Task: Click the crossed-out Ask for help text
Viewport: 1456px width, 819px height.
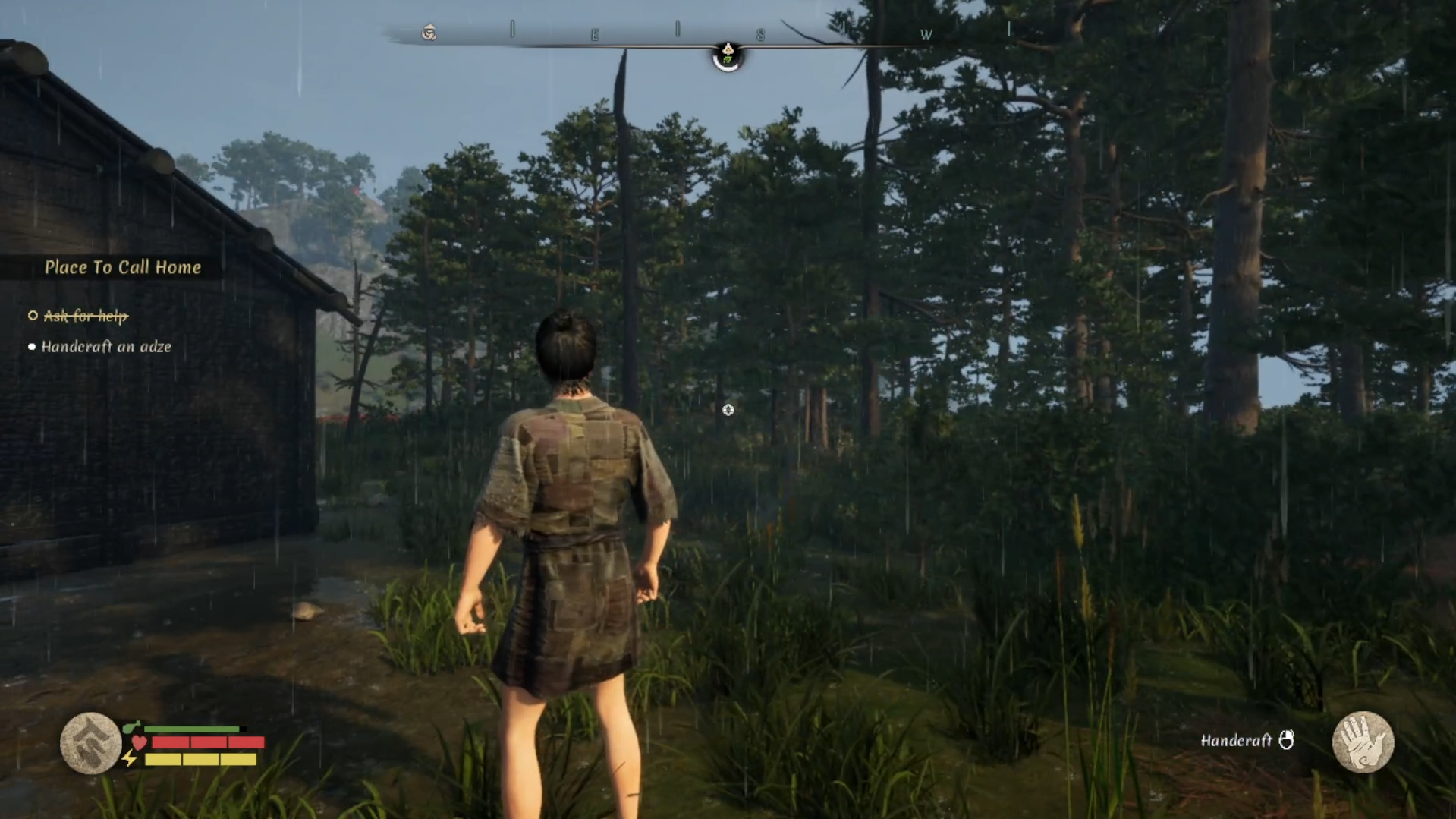Action: click(x=85, y=317)
